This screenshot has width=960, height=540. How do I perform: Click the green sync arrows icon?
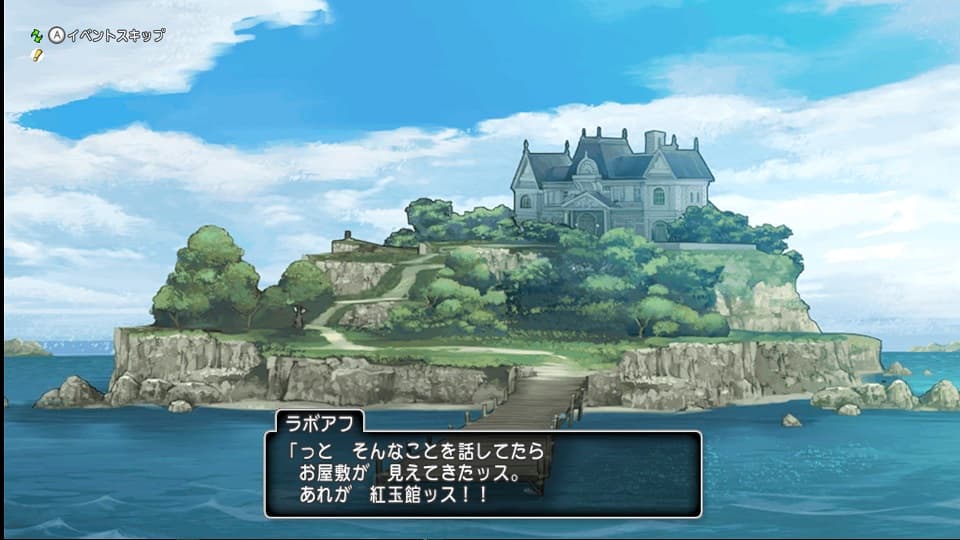click(x=38, y=35)
